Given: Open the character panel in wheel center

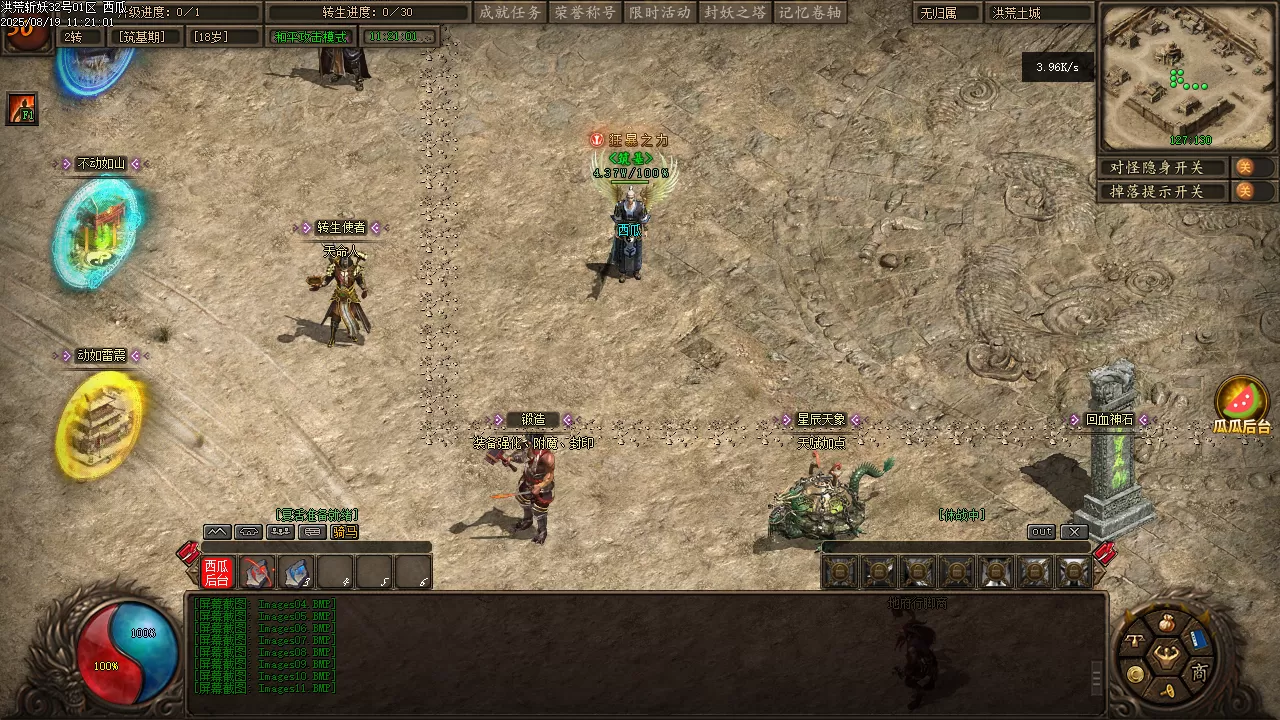Looking at the screenshot, I should coord(1166,656).
